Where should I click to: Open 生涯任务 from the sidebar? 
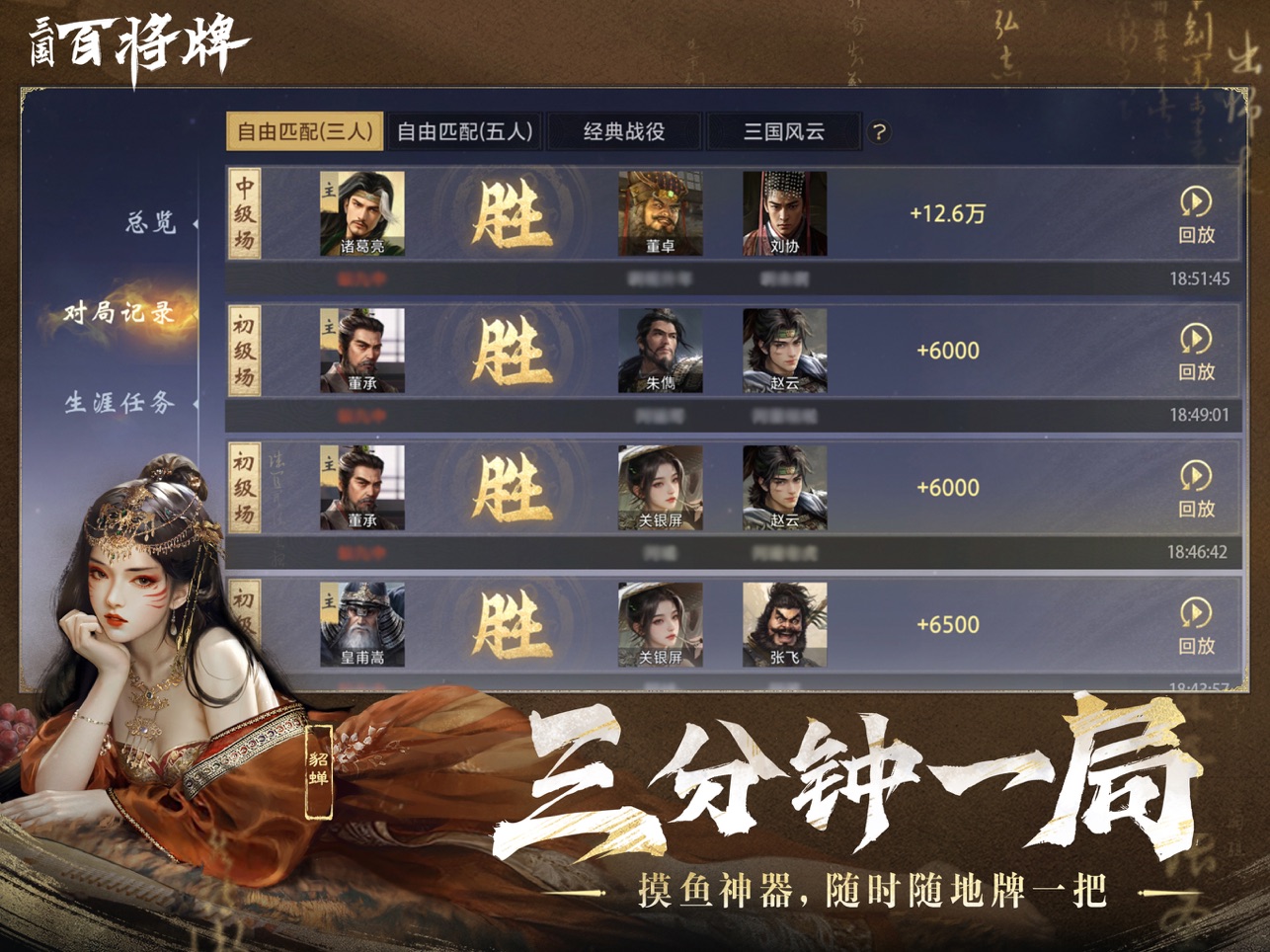click(122, 401)
